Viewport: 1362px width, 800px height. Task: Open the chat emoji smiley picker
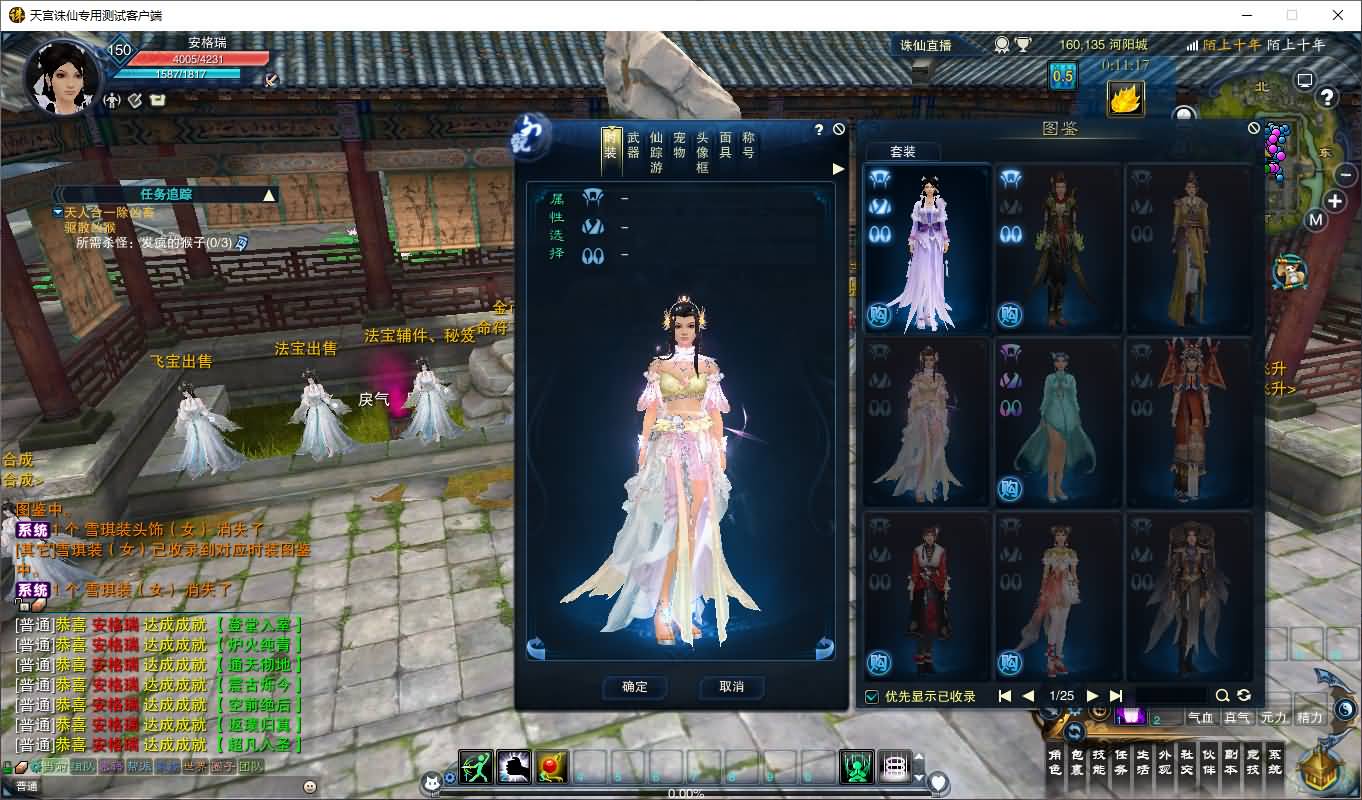310,787
